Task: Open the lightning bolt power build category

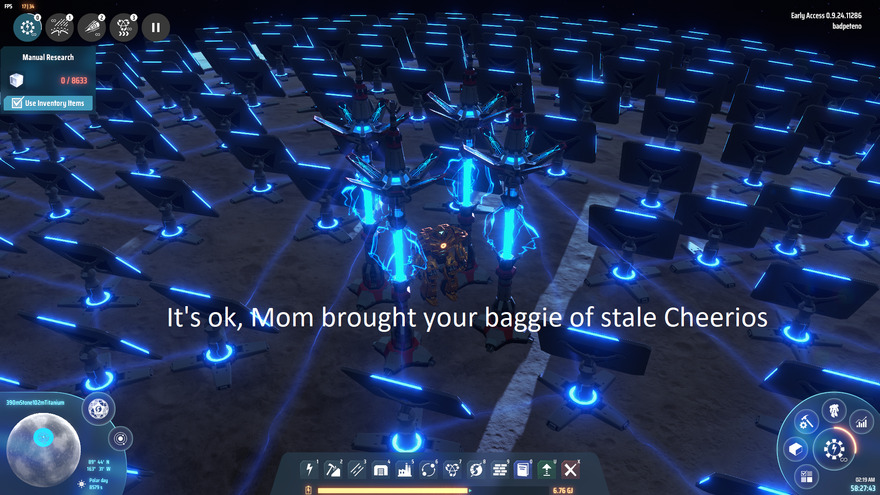Action: pyautogui.click(x=311, y=469)
